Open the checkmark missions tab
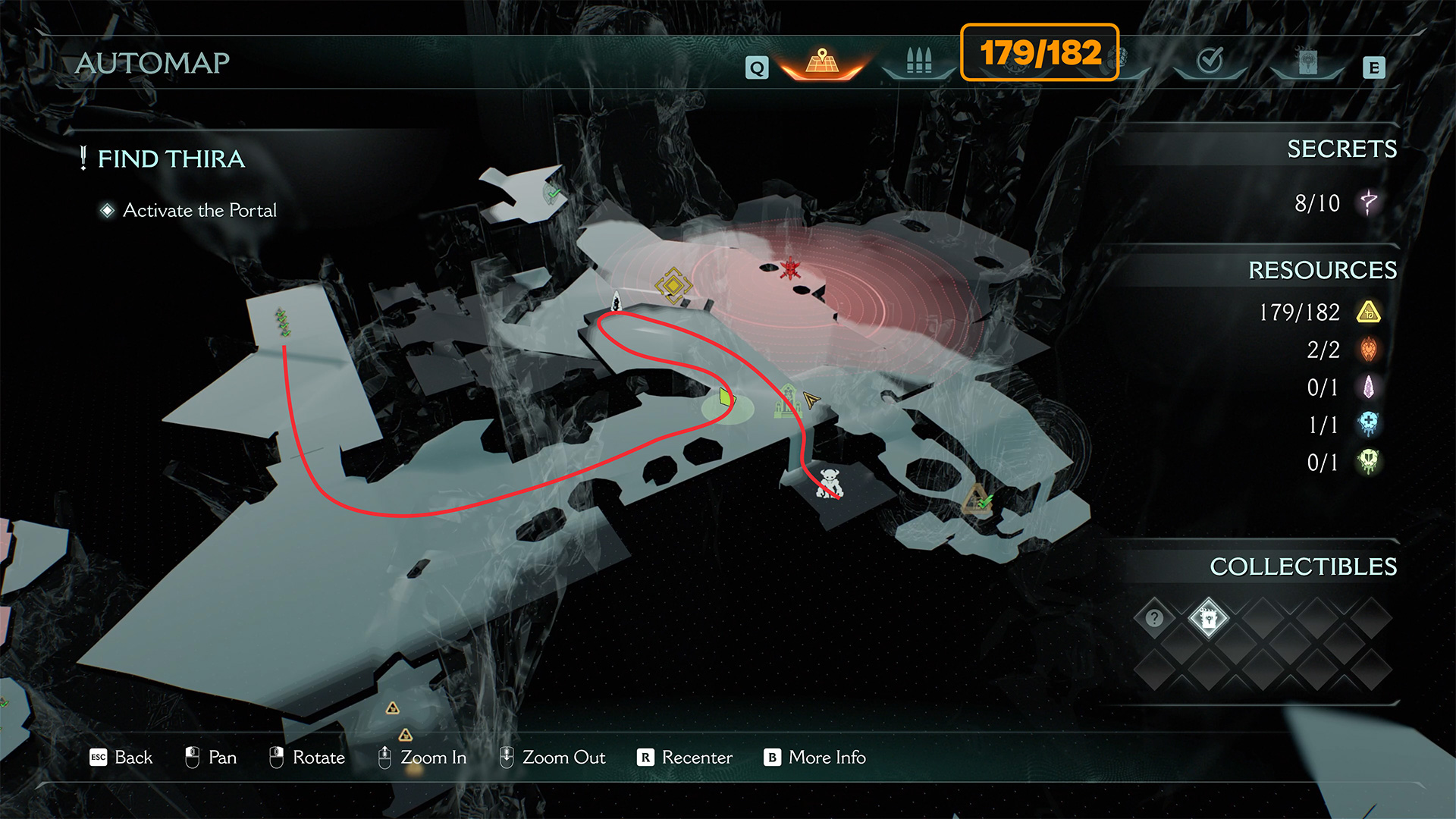This screenshot has height=819, width=1456. pyautogui.click(x=1210, y=61)
